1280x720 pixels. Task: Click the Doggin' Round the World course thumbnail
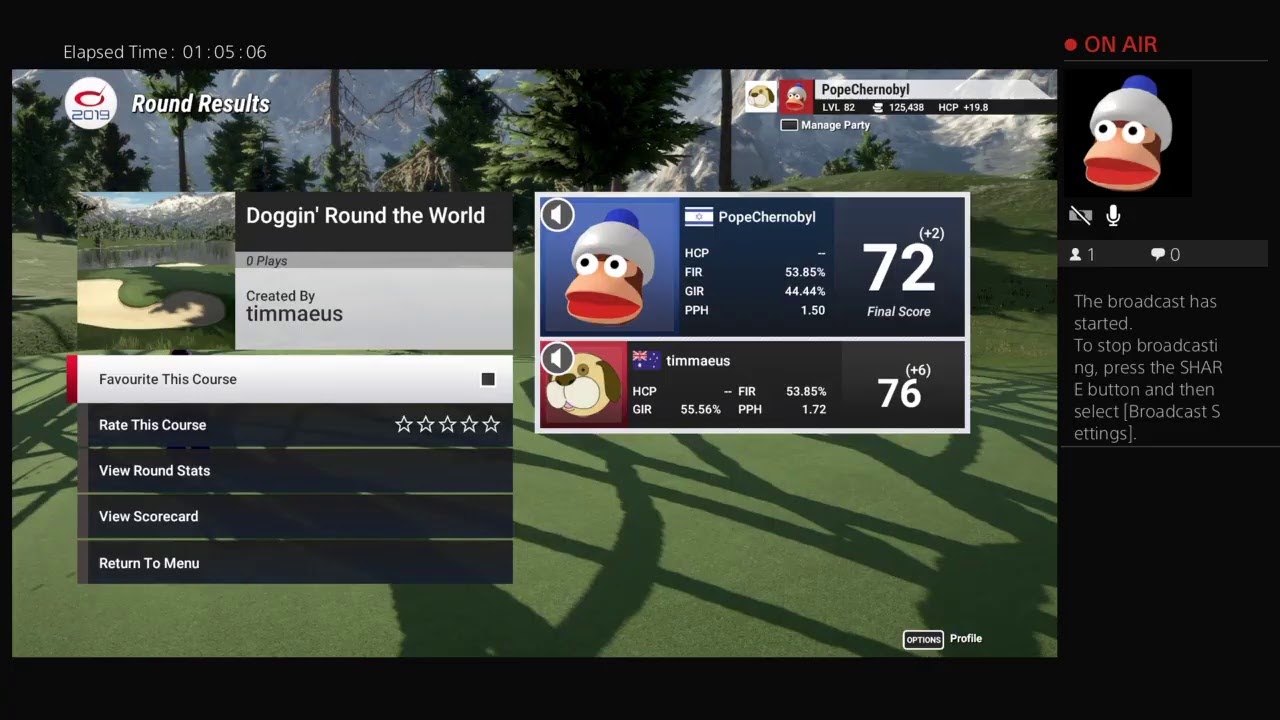point(156,271)
